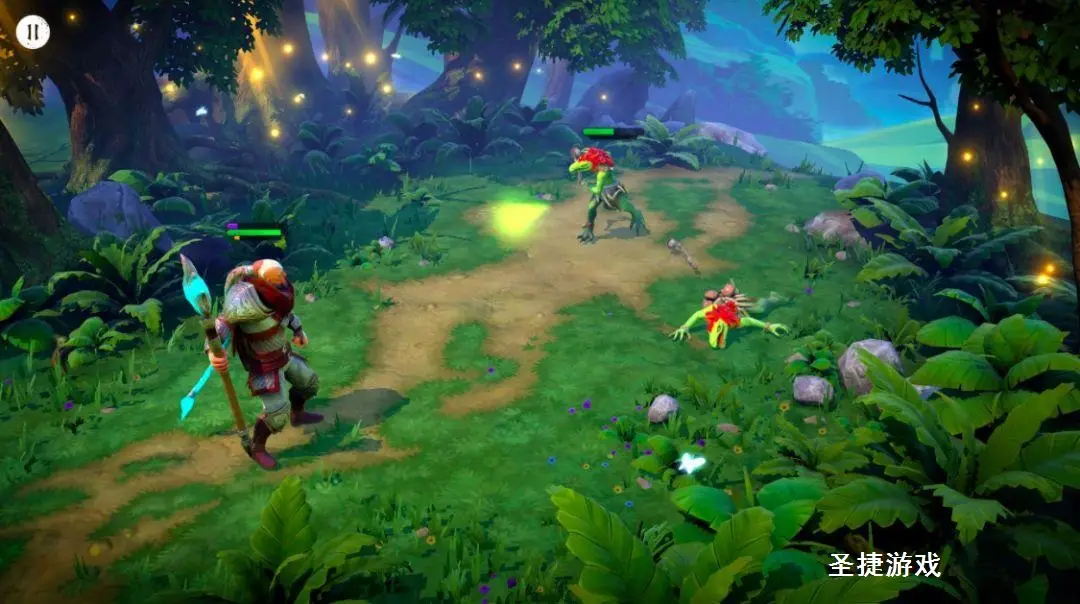
Task: Pause the game with the pause button
Action: coord(32,32)
